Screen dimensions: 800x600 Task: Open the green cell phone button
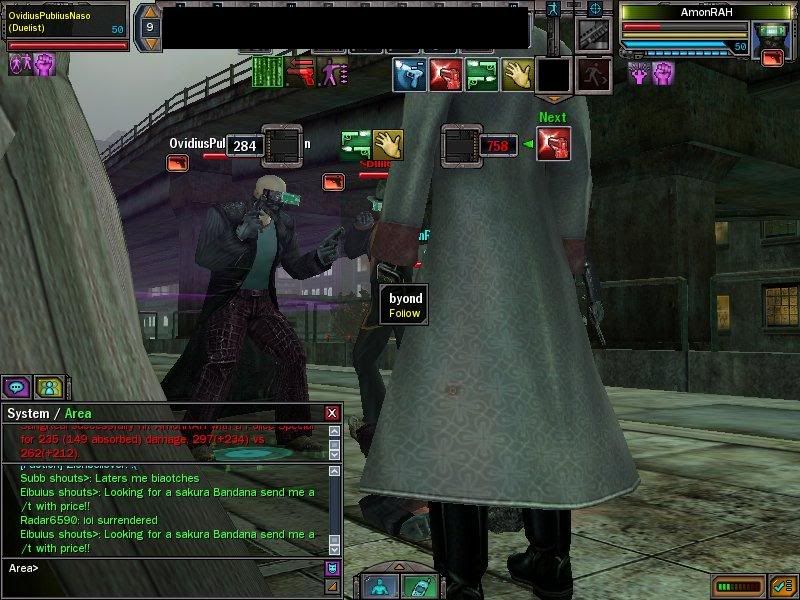(419, 586)
